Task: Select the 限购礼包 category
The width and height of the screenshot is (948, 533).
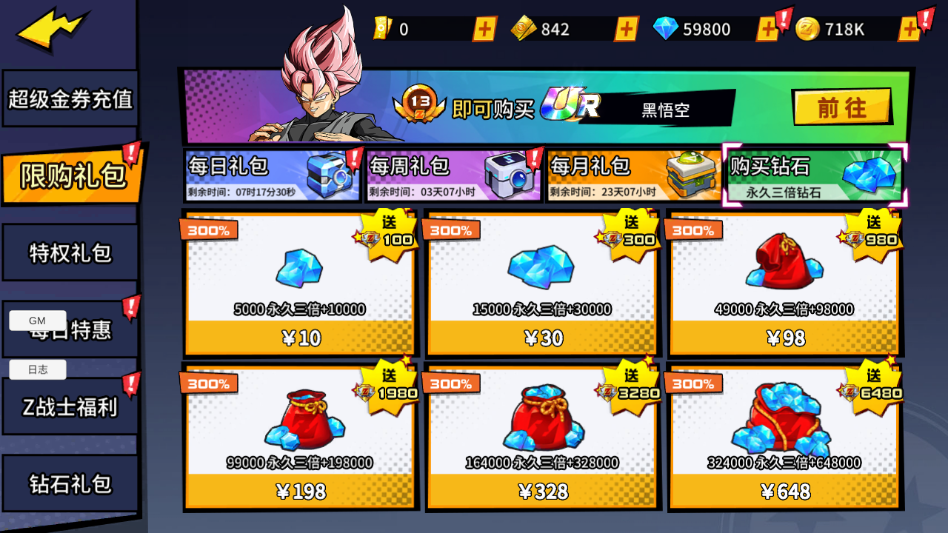Action: coord(72,175)
